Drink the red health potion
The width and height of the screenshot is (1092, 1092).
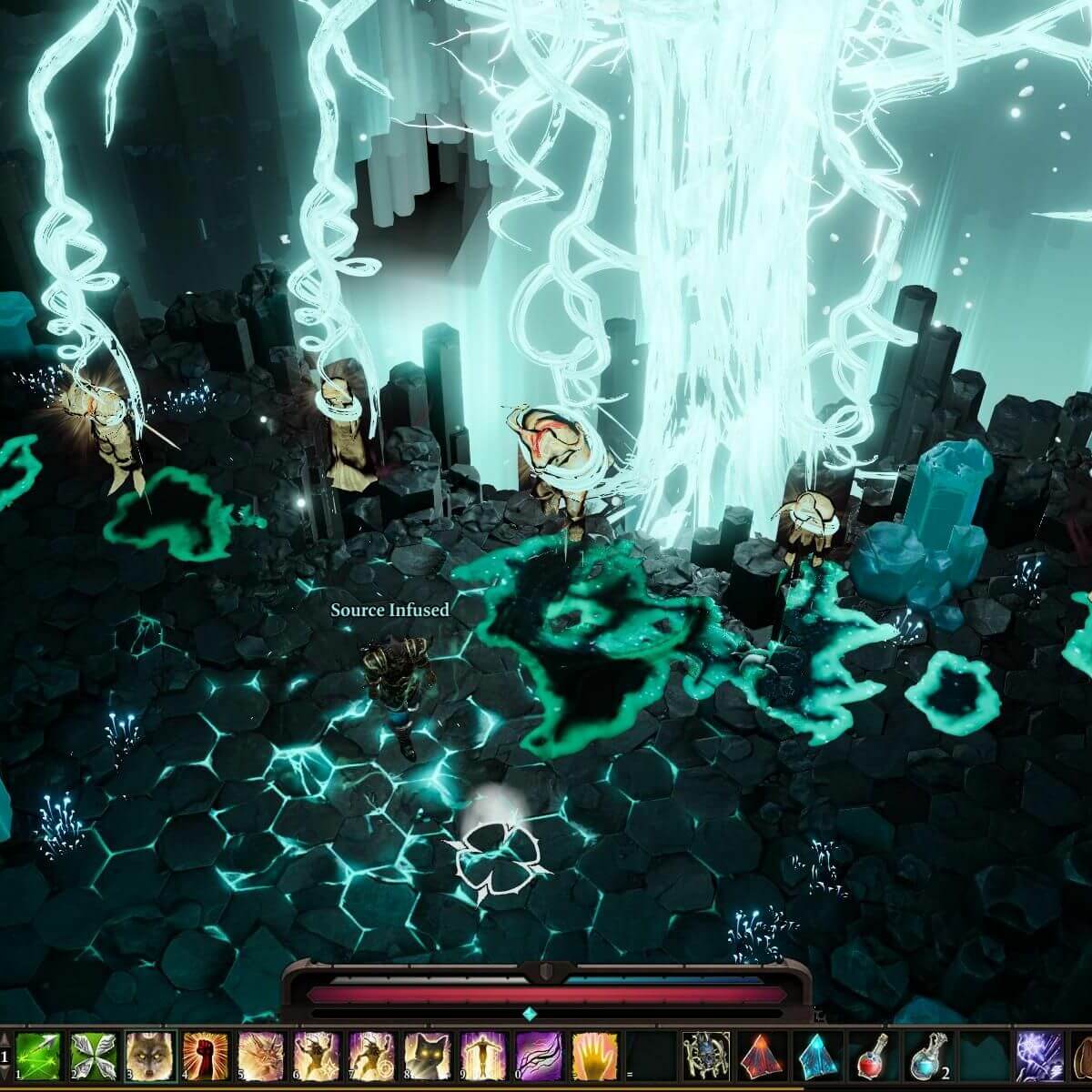[873, 1056]
